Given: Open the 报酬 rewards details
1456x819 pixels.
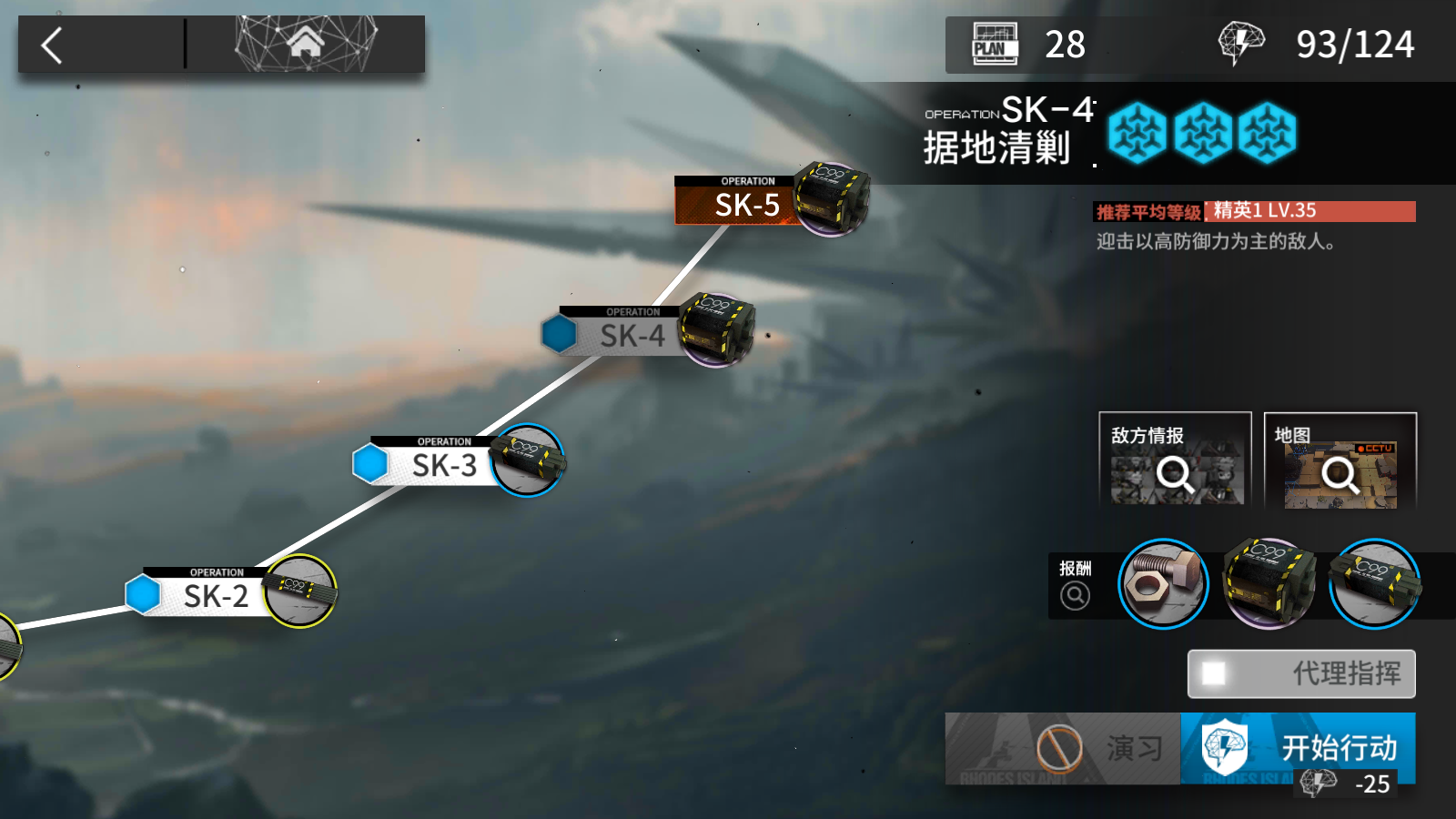Looking at the screenshot, I should point(1075,584).
